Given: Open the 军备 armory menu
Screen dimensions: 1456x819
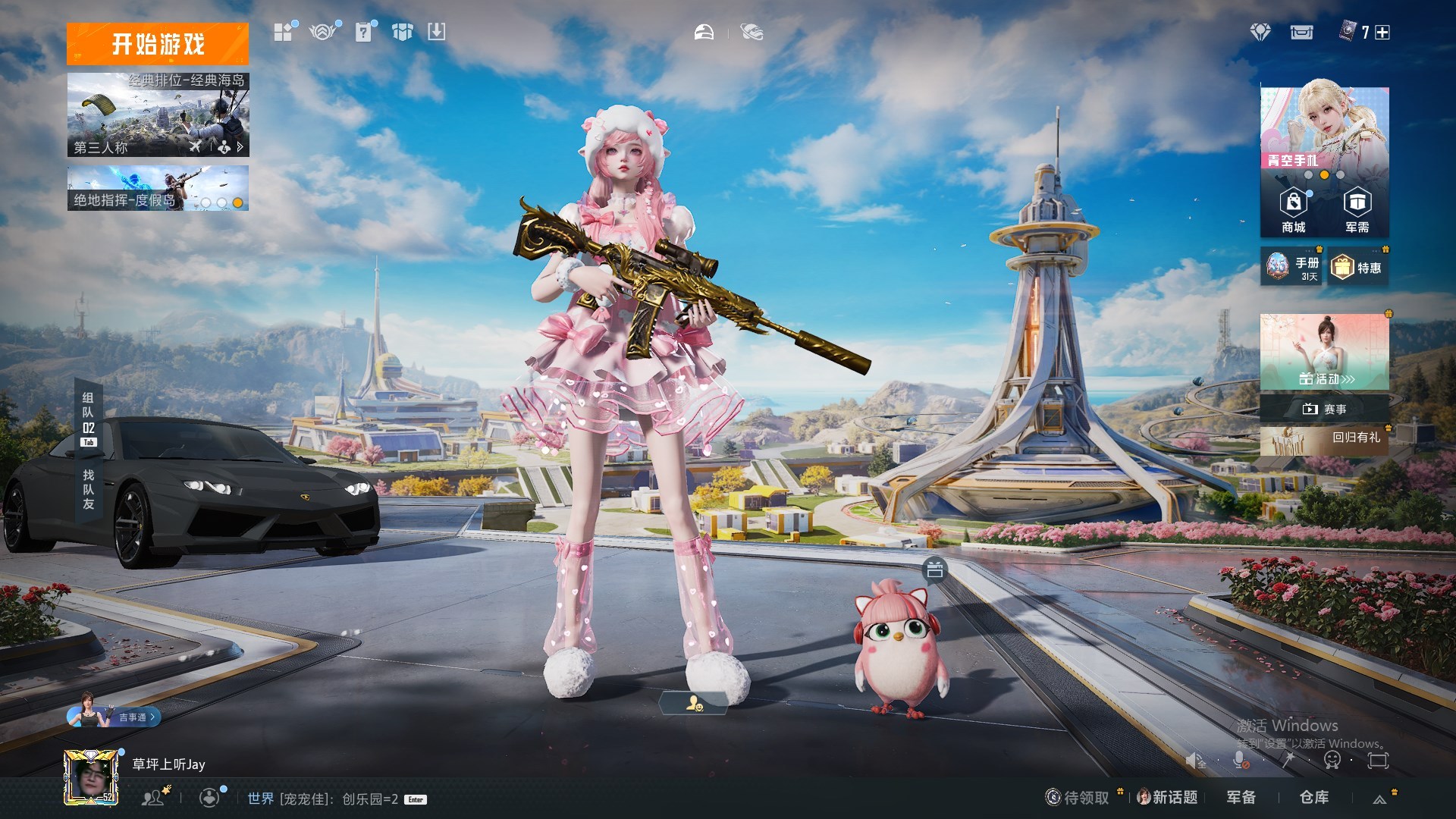Looking at the screenshot, I should click(1241, 797).
